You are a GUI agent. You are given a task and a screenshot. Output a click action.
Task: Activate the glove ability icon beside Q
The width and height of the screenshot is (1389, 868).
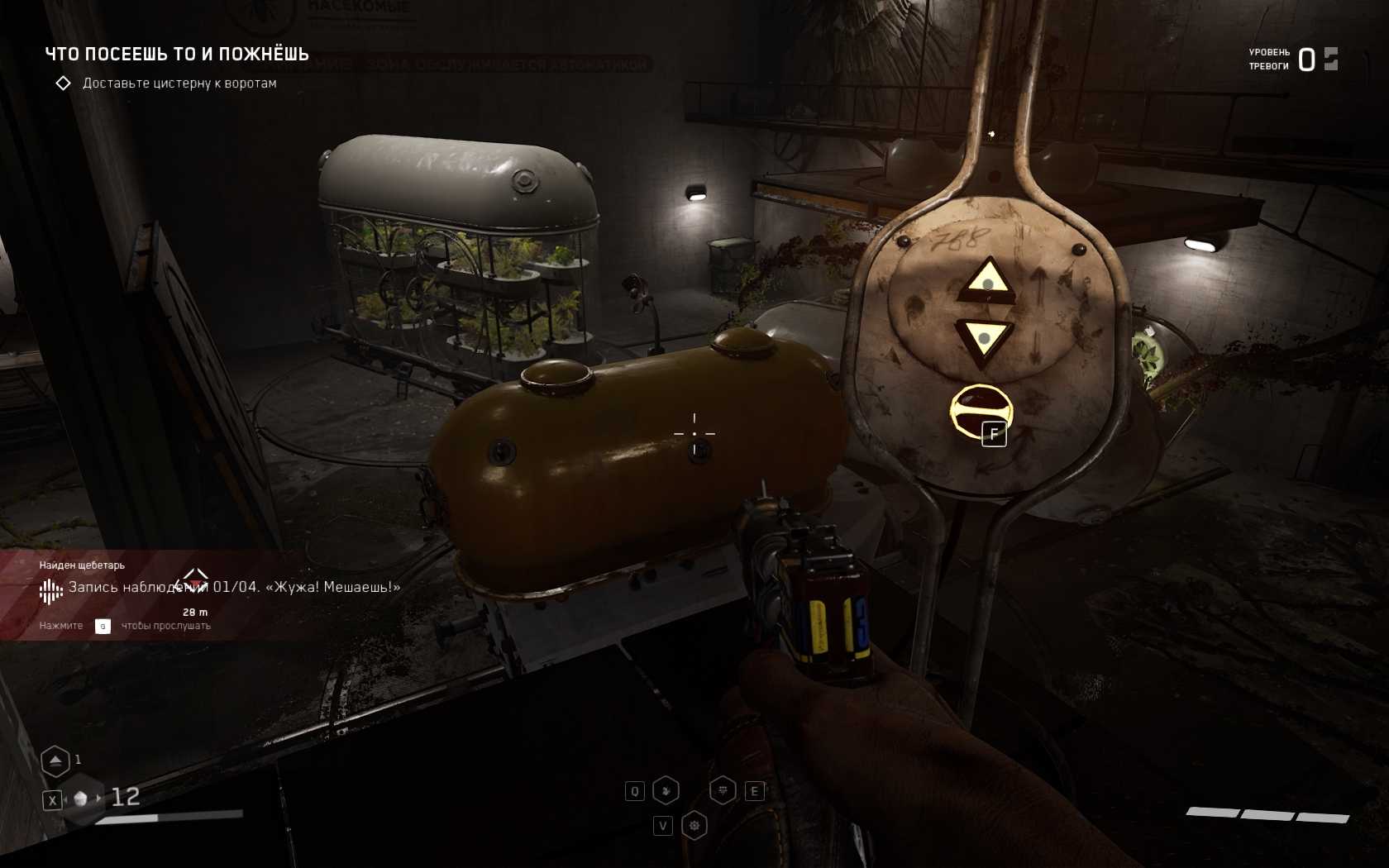666,791
